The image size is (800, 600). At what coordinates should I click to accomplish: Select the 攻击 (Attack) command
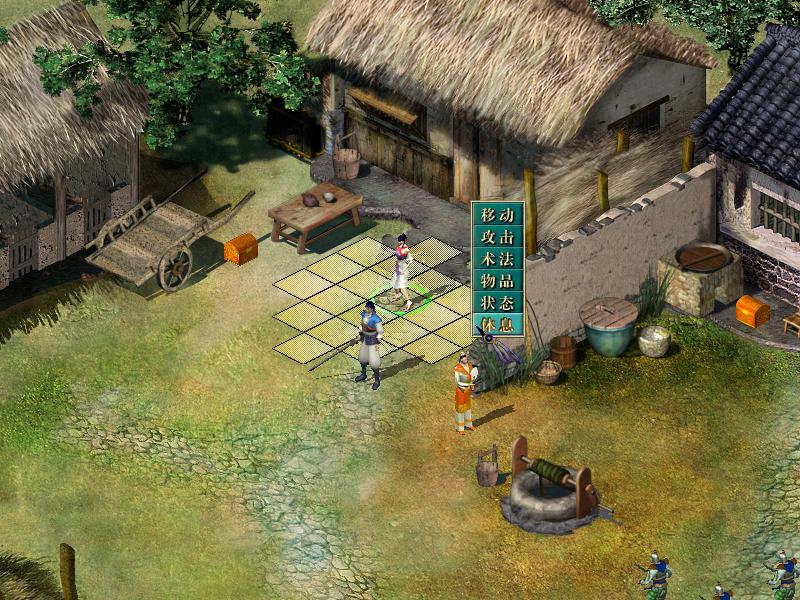497,237
